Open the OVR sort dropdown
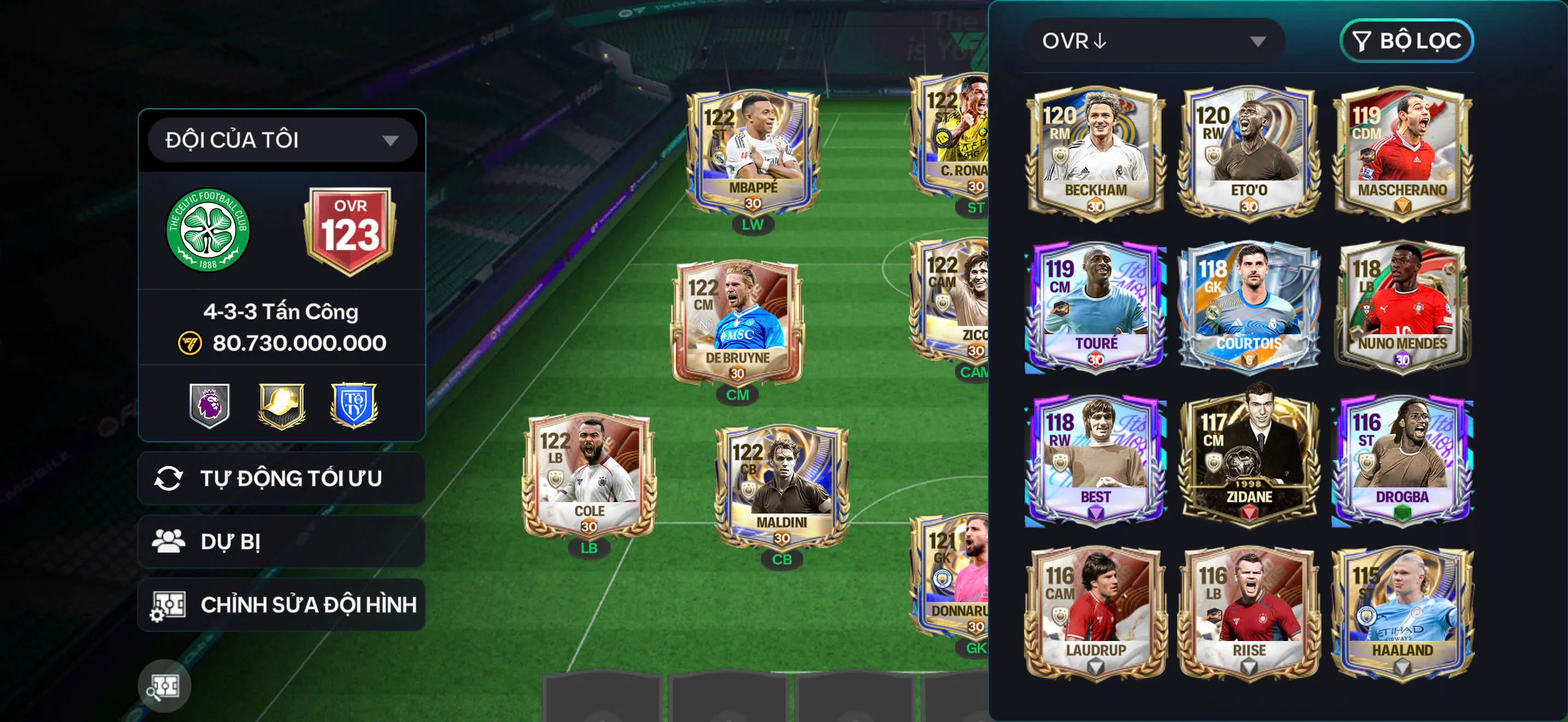This screenshot has height=722, width=1568. click(x=1154, y=41)
